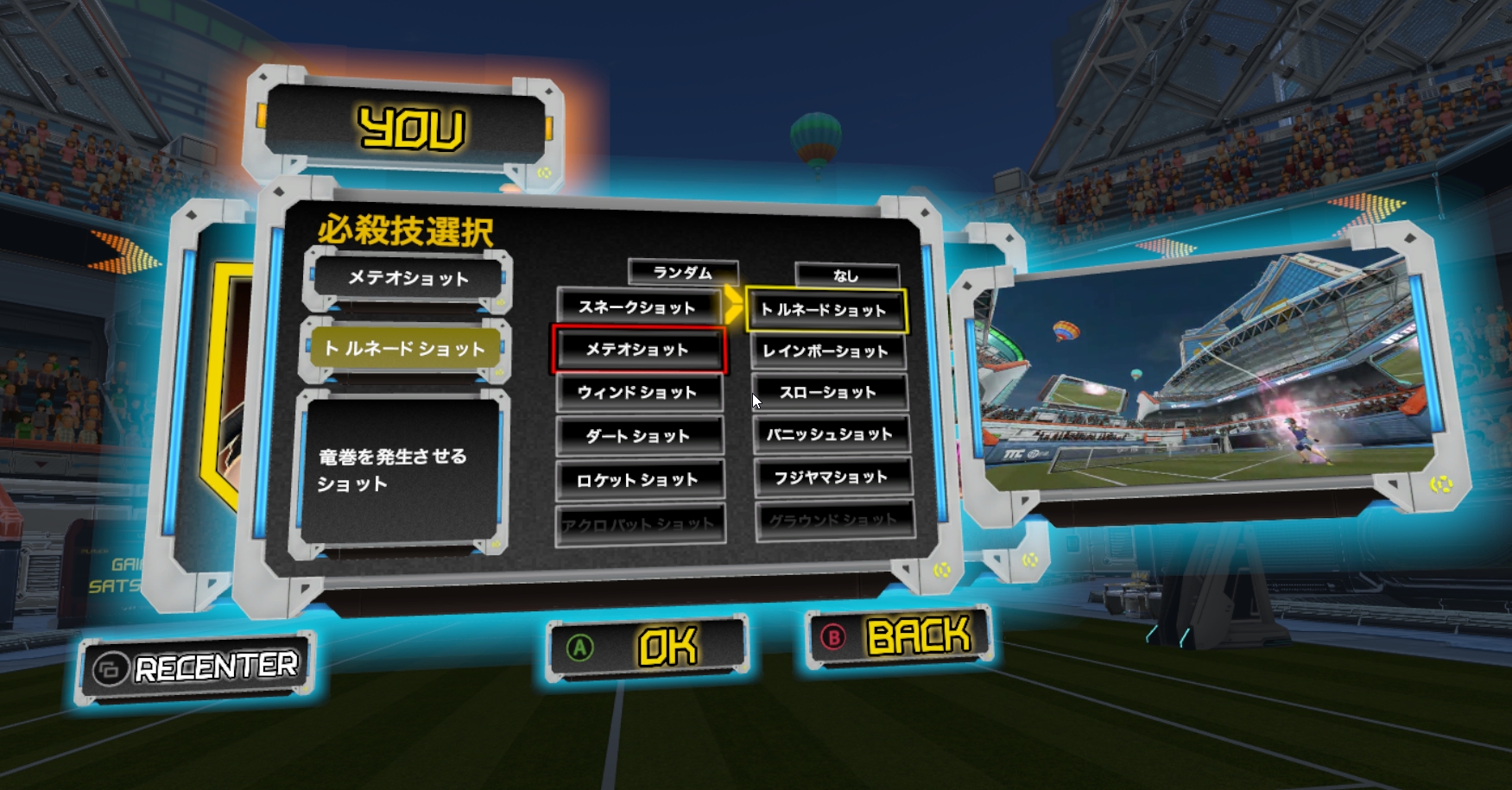Click the yellow-outlined Tornado Shot selection
The height and width of the screenshot is (790, 1512).
(826, 308)
